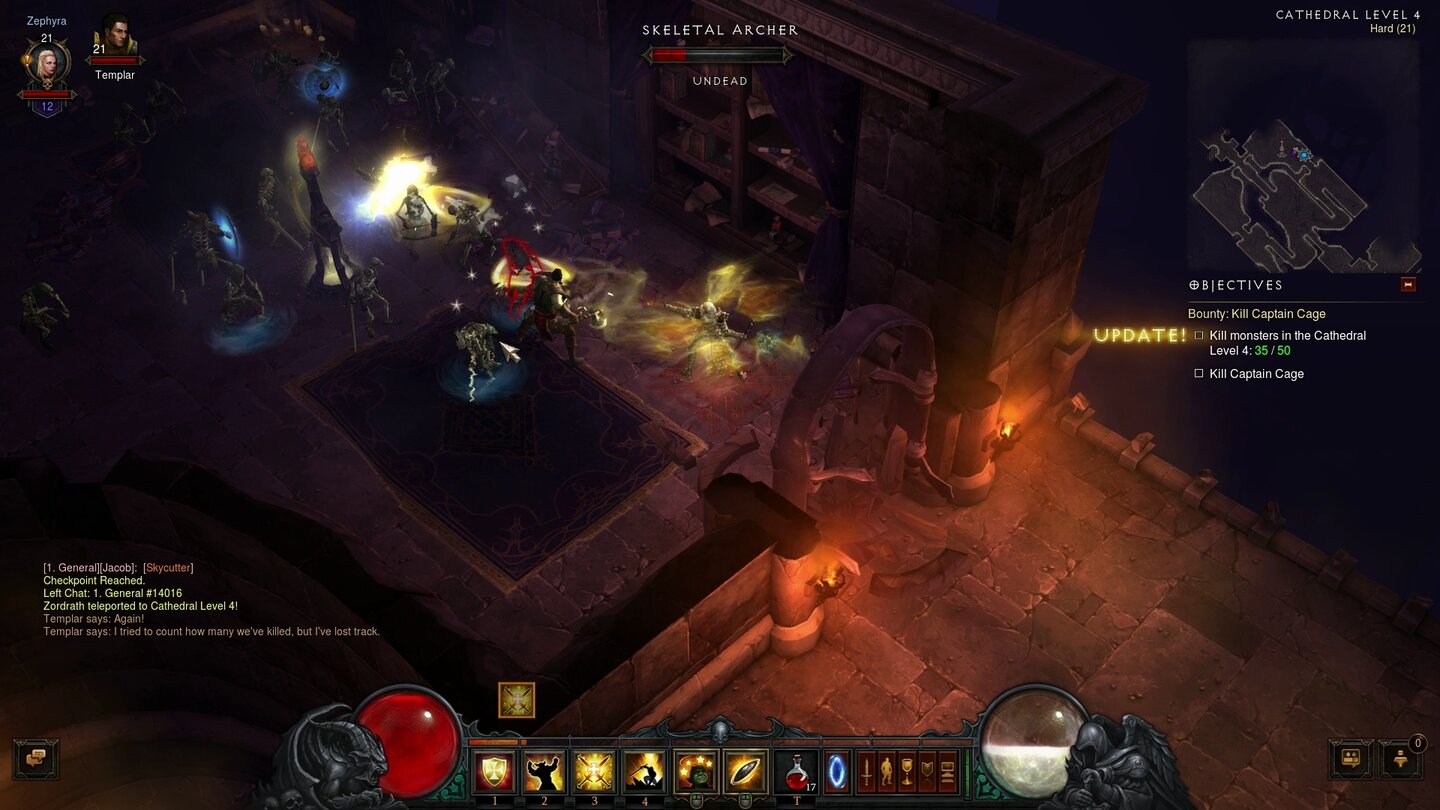Use the roaring silhouette skill in slot 2
Viewport: 1440px width, 810px height.
point(544,772)
